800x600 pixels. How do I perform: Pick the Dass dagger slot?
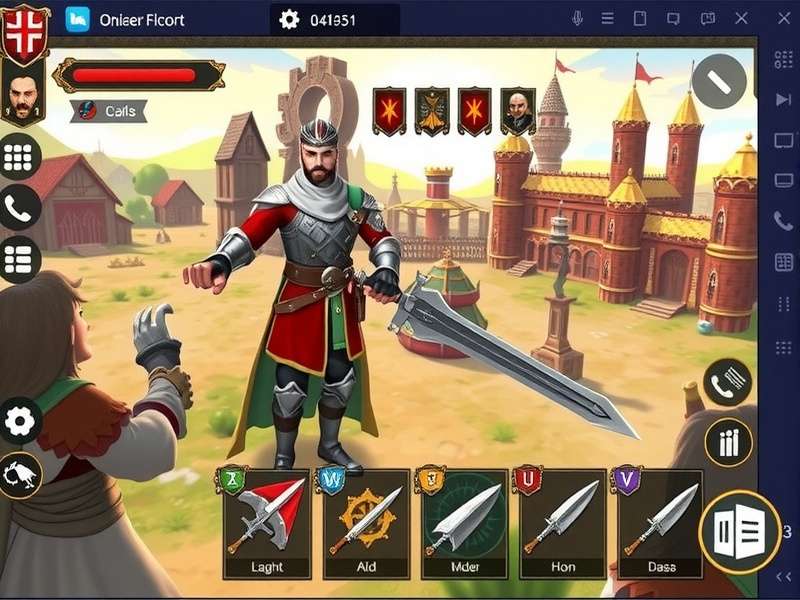(660, 522)
